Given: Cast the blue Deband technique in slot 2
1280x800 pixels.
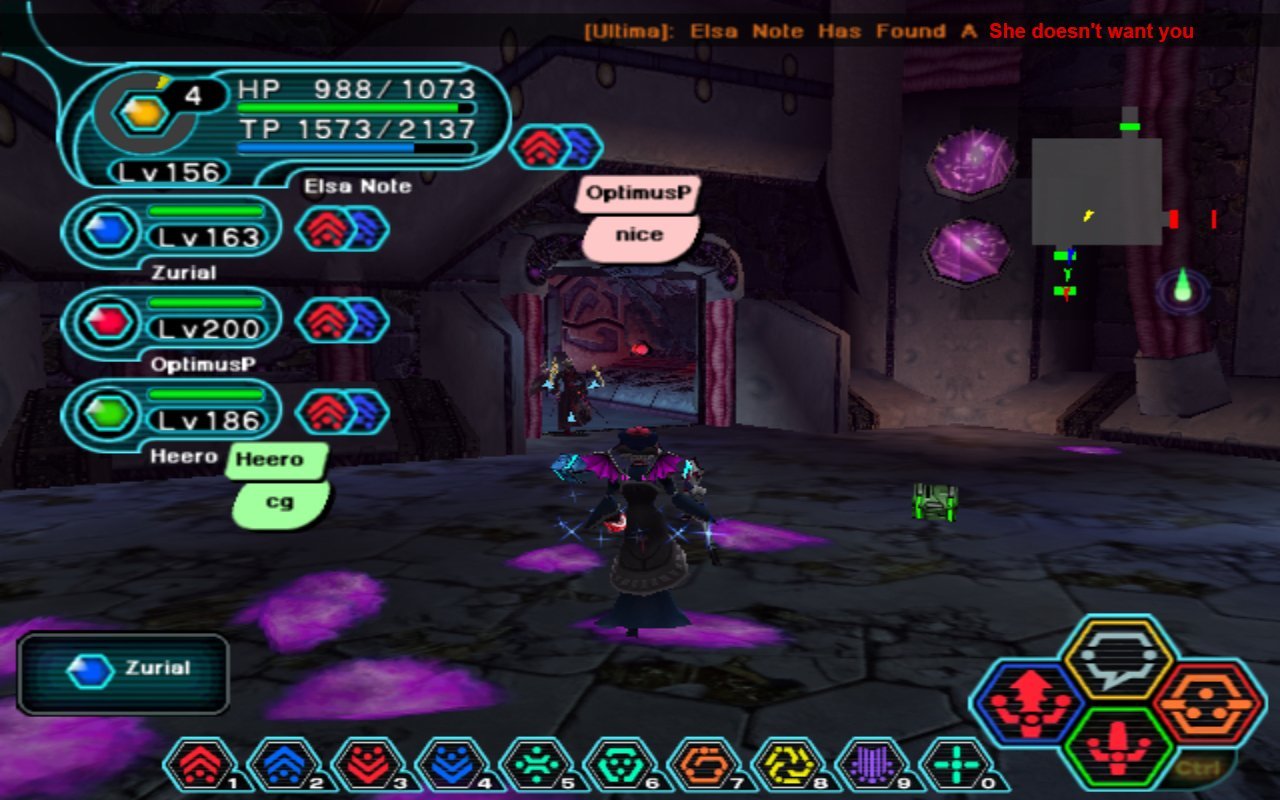Looking at the screenshot, I should tap(287, 766).
